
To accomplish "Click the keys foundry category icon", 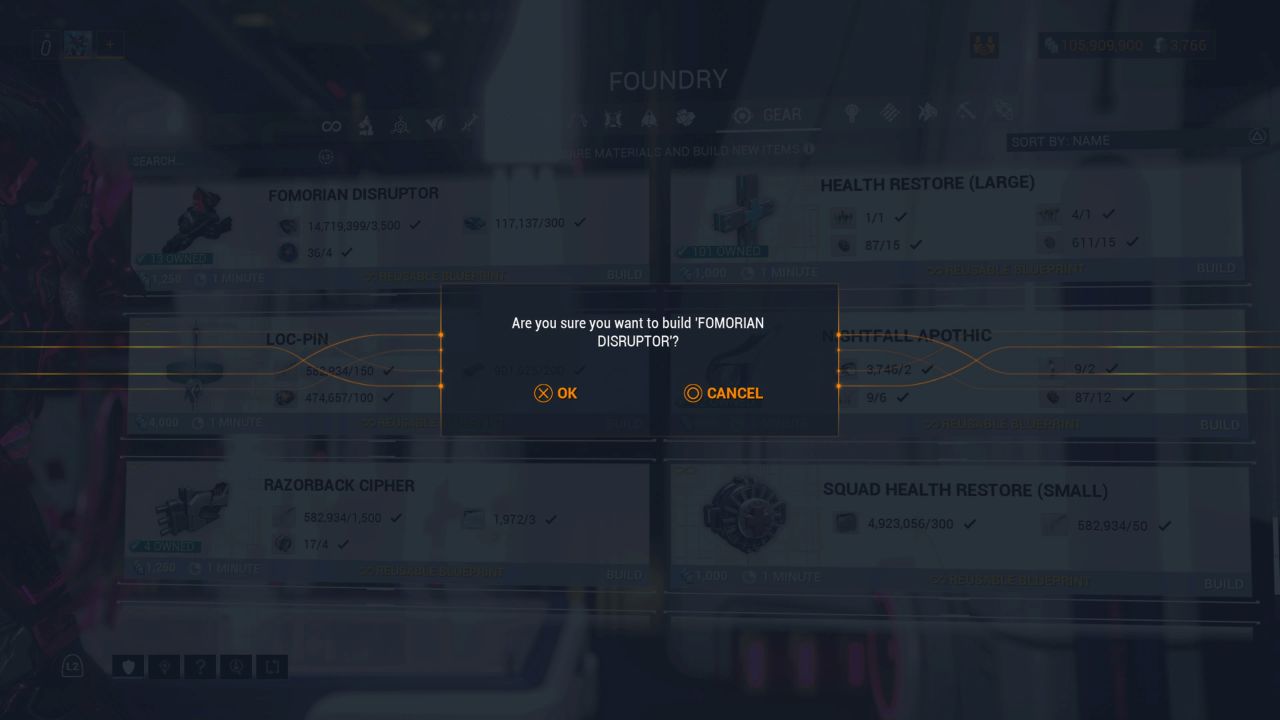I will [x=851, y=113].
